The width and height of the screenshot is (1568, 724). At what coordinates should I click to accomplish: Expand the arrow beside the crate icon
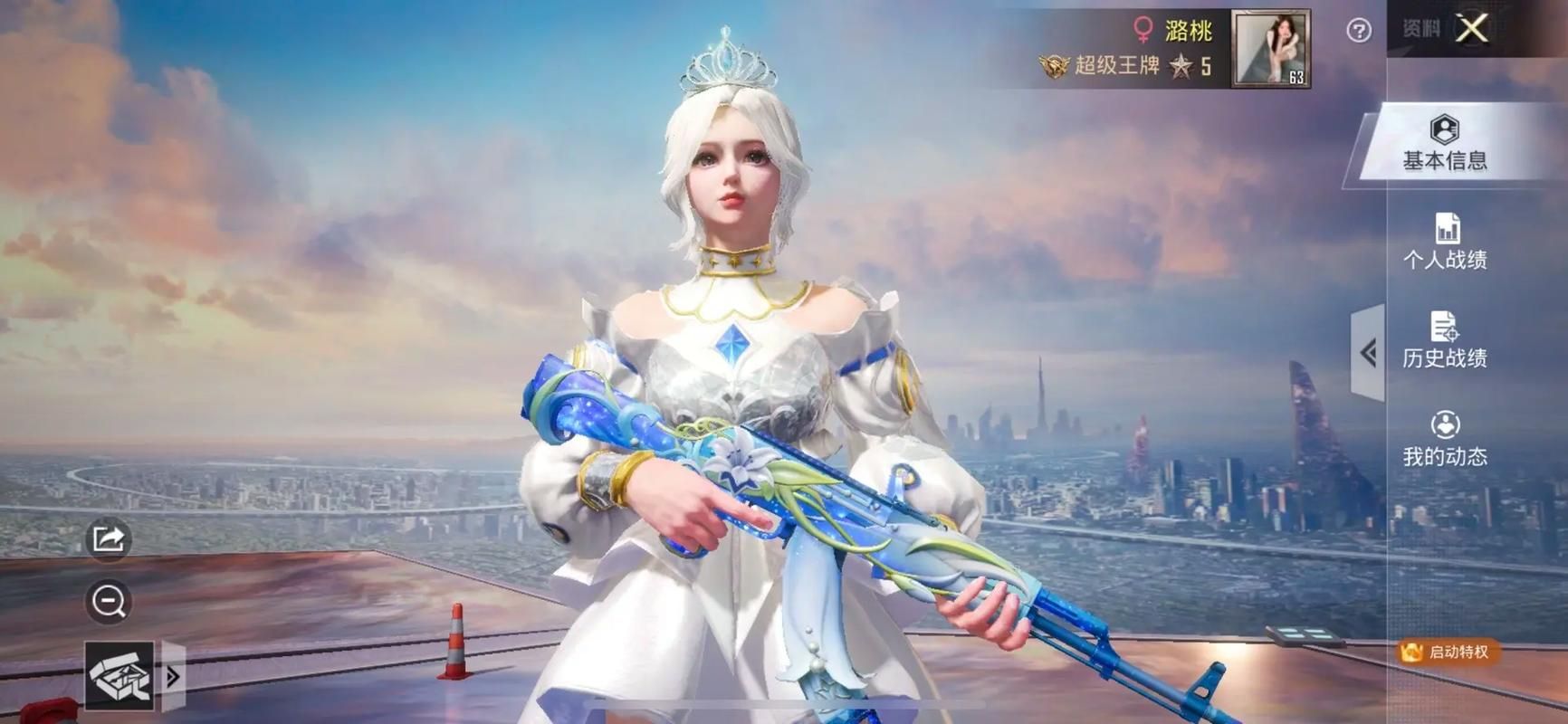[x=173, y=676]
